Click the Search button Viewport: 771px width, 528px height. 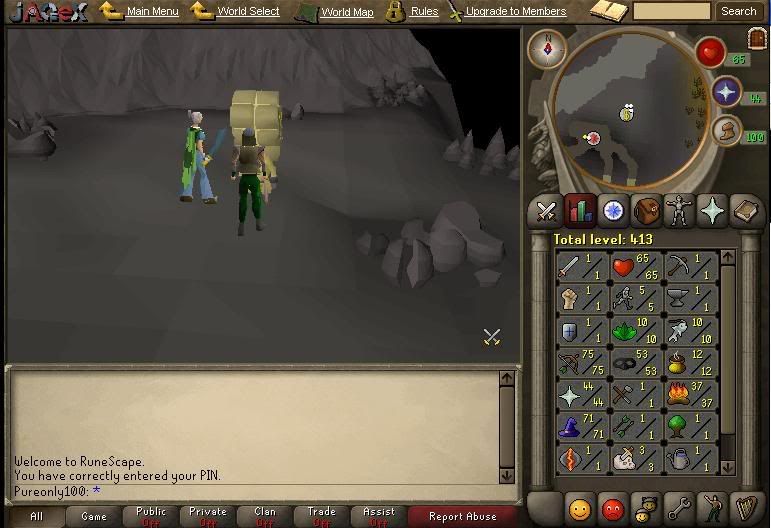[x=738, y=12]
